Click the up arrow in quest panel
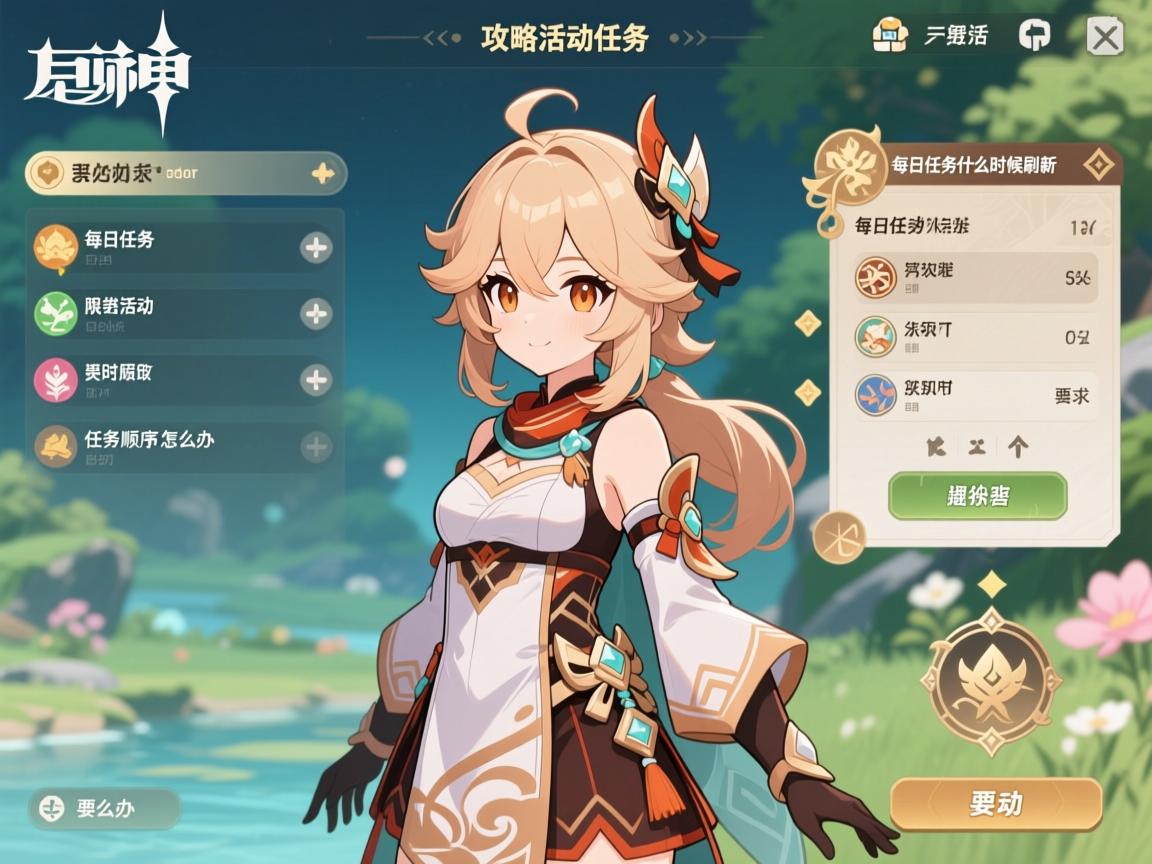This screenshot has width=1152, height=864. [x=1018, y=447]
